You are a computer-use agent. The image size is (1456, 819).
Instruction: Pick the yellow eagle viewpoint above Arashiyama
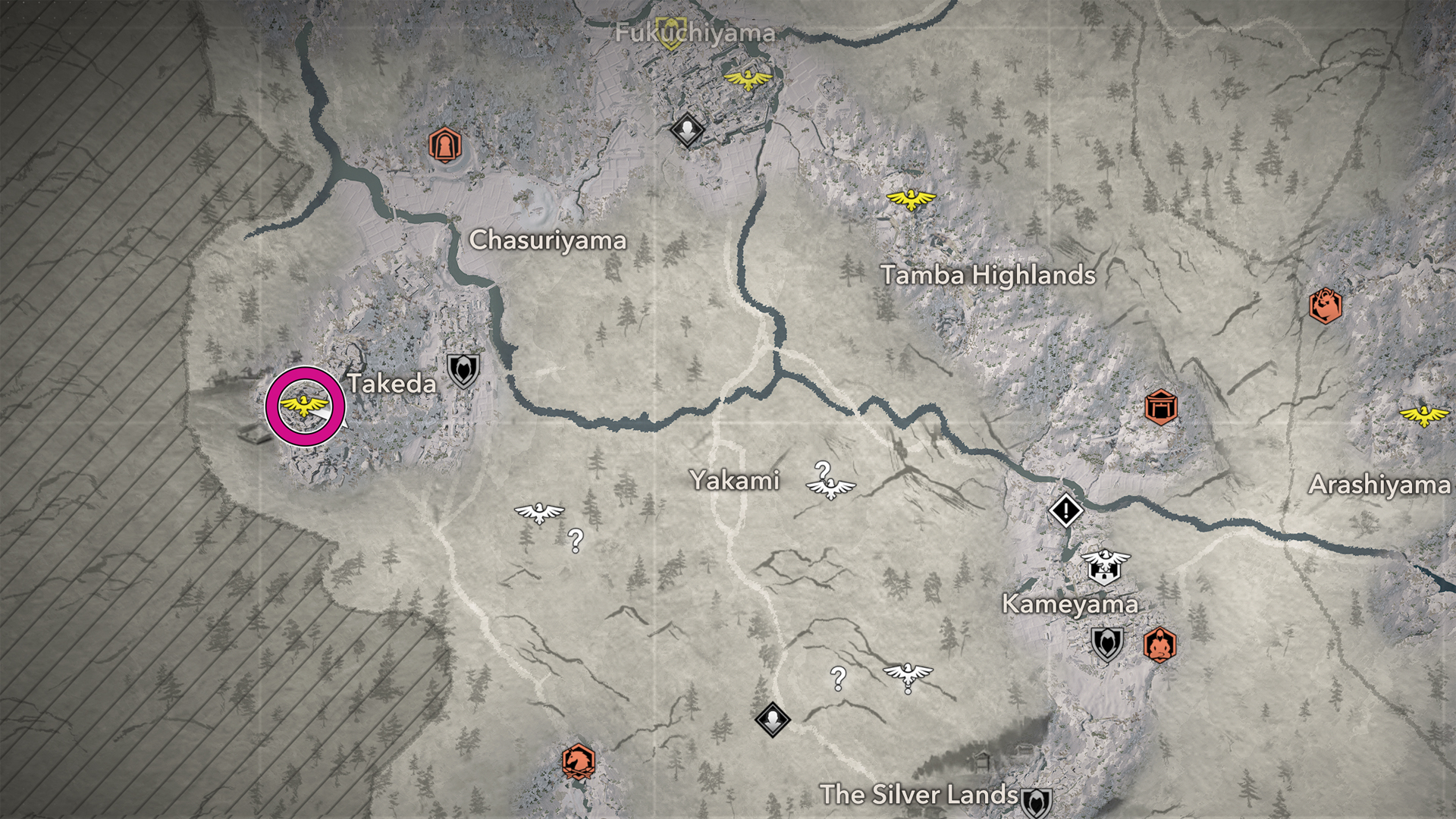tap(1423, 415)
